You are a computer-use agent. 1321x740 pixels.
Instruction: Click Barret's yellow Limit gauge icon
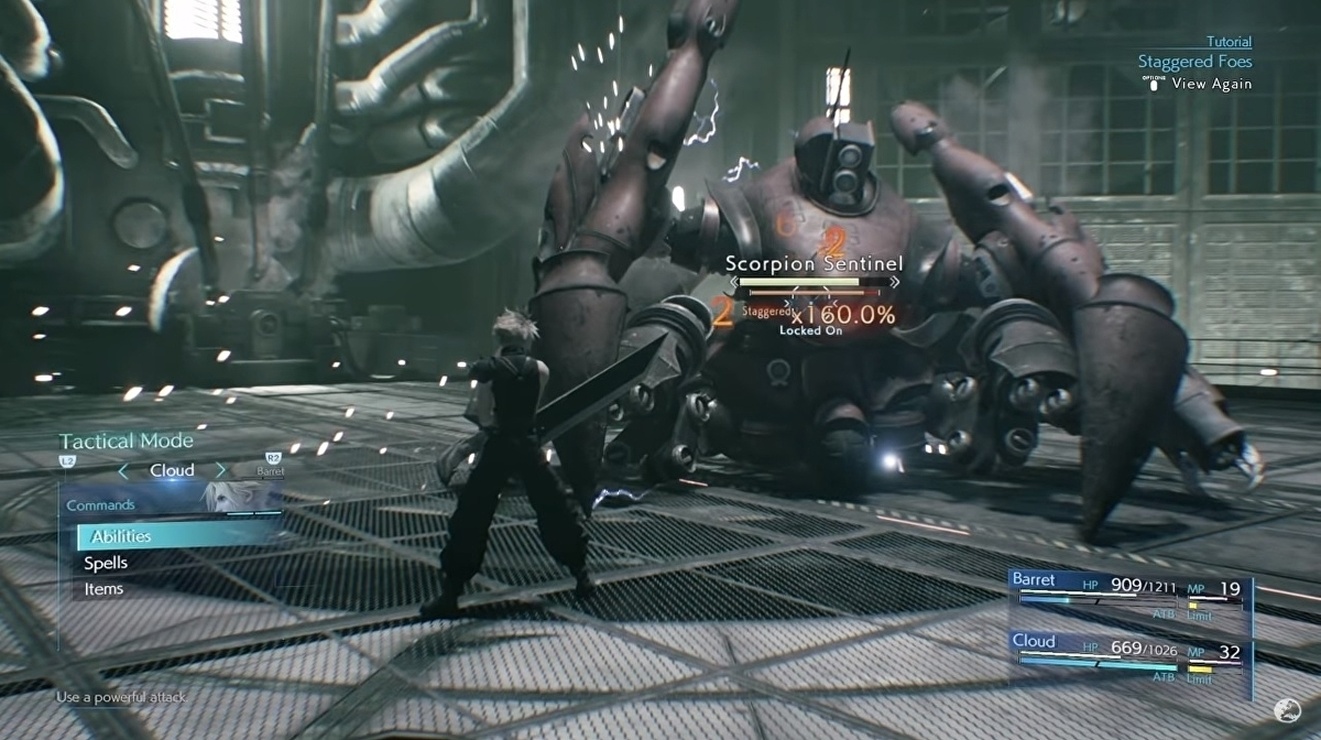tap(1193, 605)
